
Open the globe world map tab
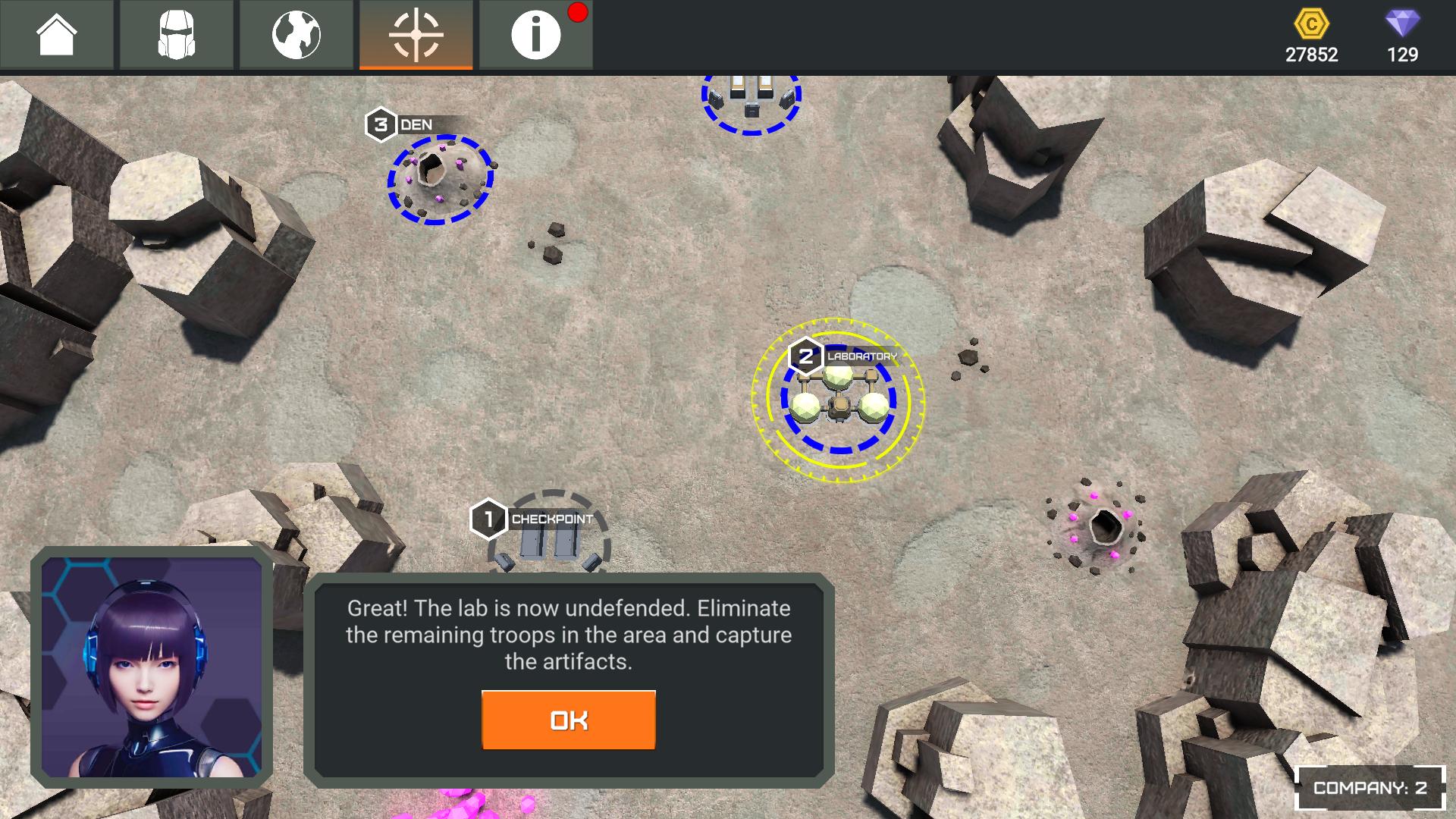297,35
